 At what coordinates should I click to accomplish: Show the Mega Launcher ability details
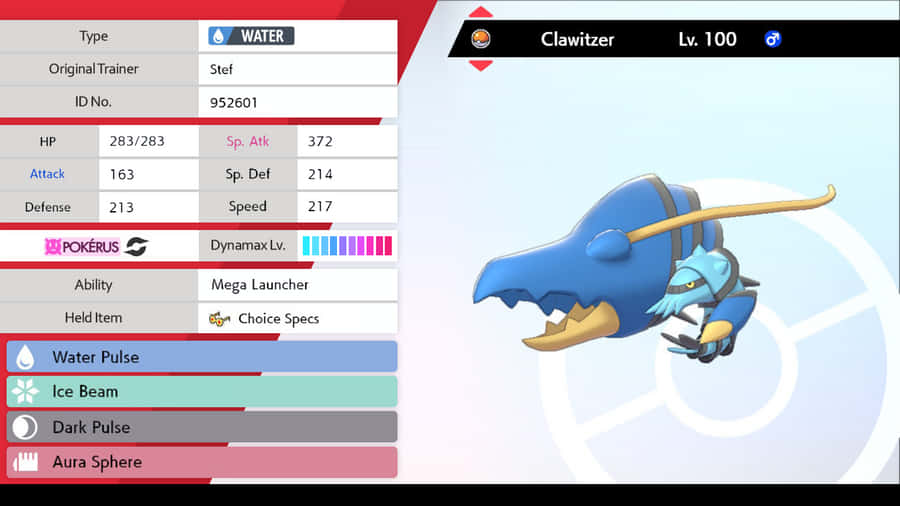coord(297,285)
